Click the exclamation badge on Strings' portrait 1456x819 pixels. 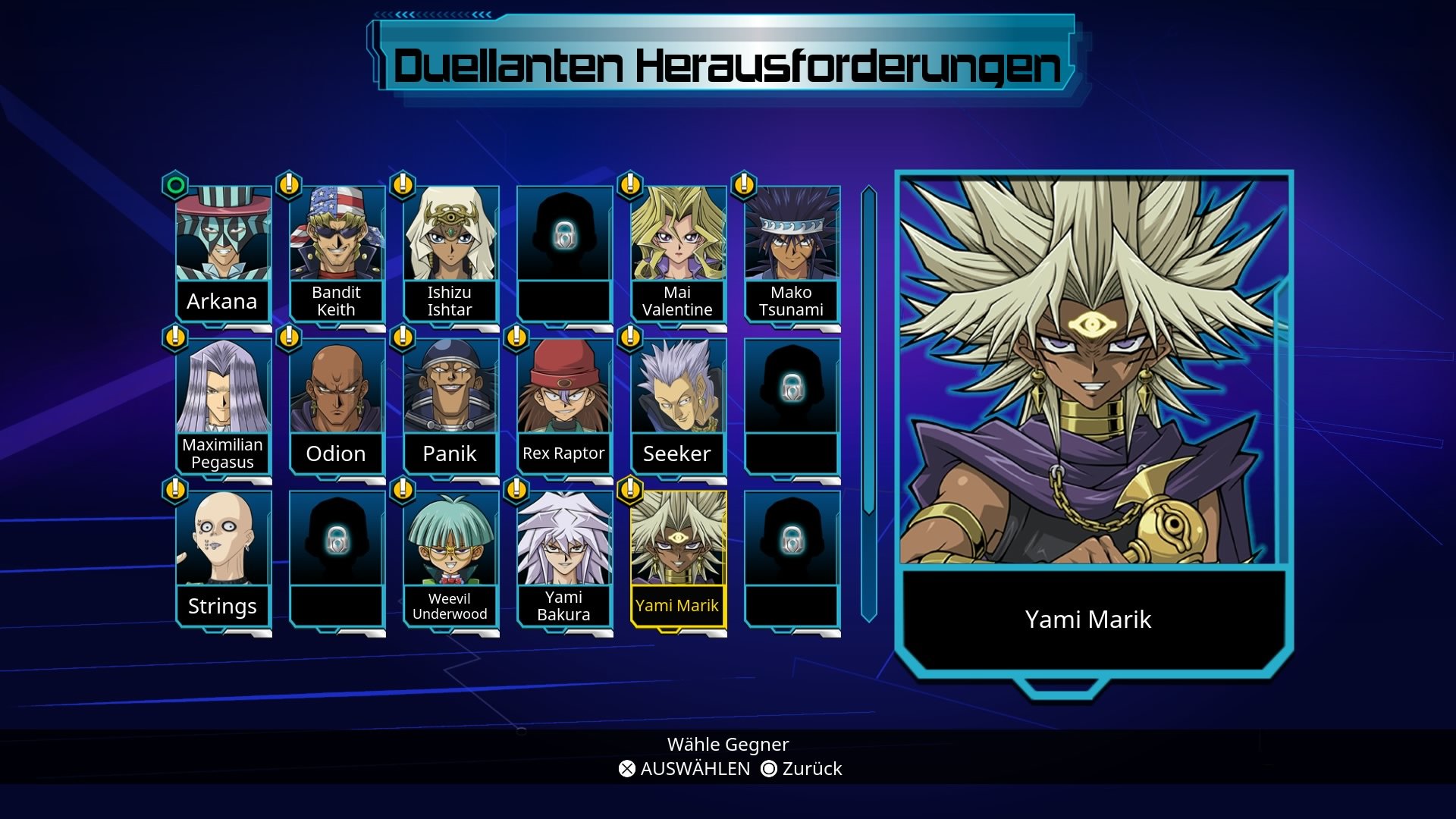174,491
